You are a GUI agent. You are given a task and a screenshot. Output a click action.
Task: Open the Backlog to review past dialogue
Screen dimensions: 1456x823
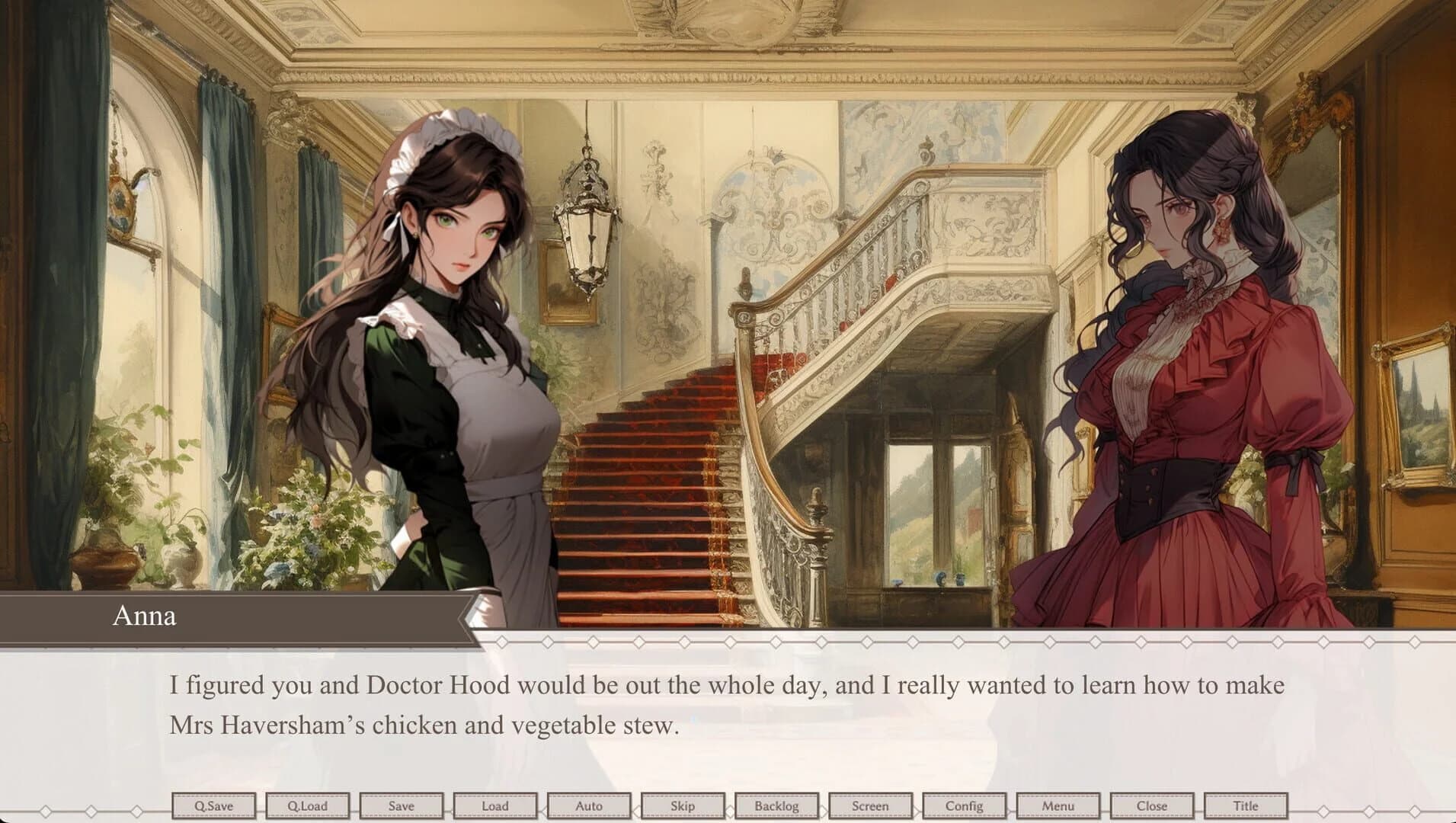click(778, 805)
